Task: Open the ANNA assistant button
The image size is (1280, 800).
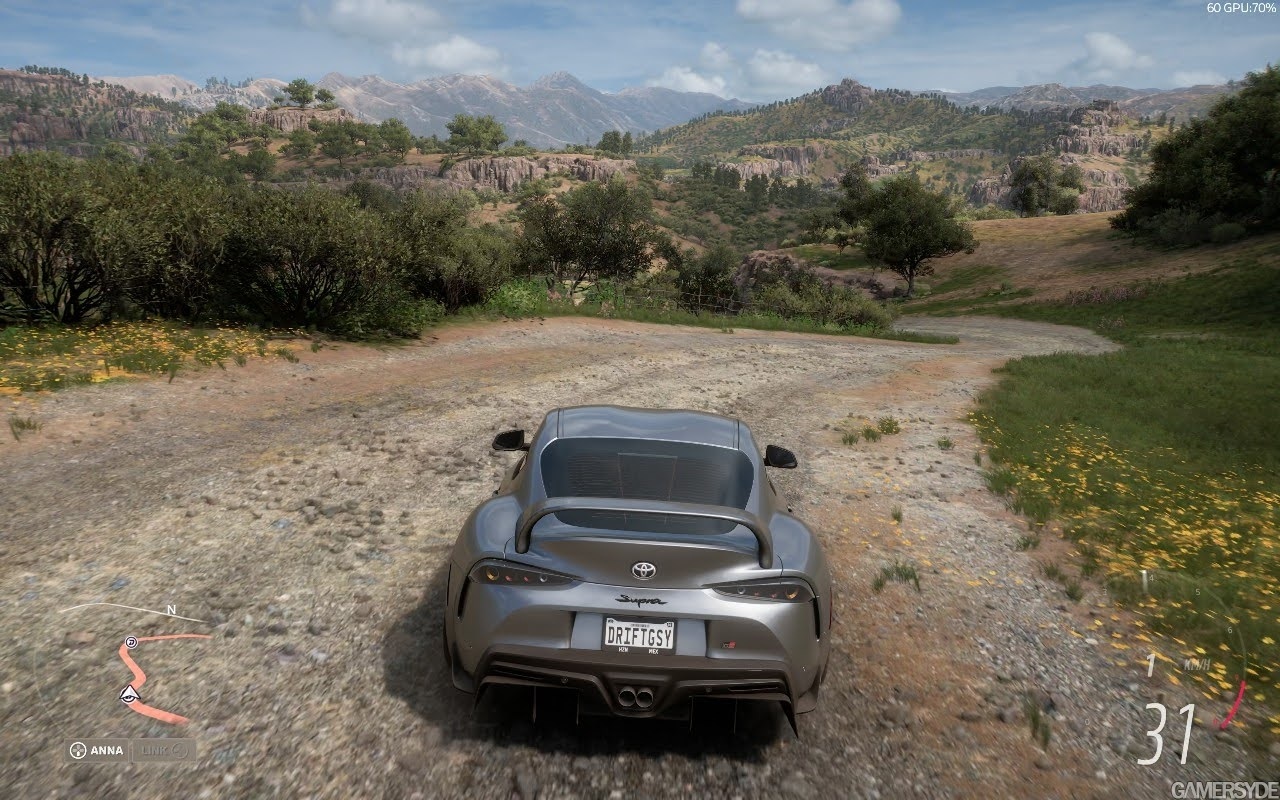Action: (97, 750)
